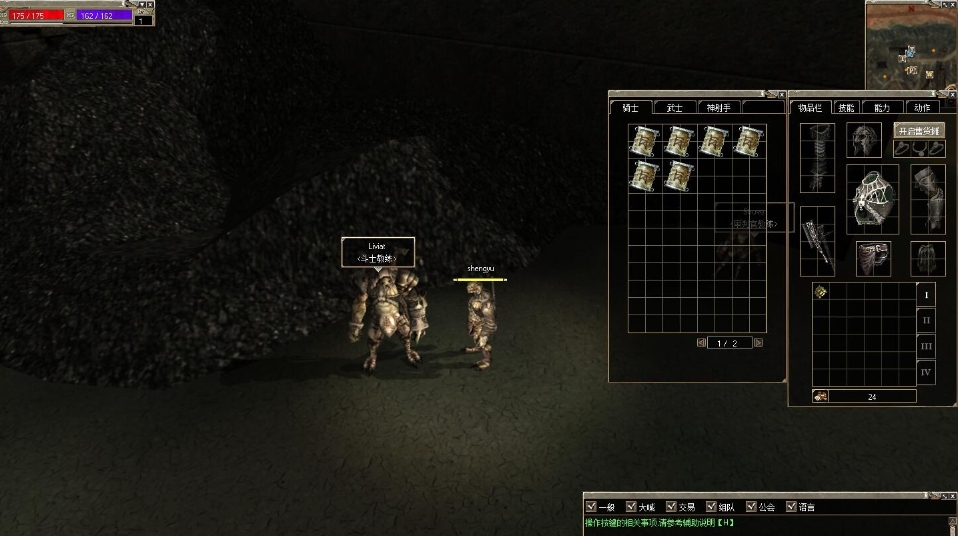Show the 动作 actions tab
The height and width of the screenshot is (536, 958).
click(x=921, y=107)
